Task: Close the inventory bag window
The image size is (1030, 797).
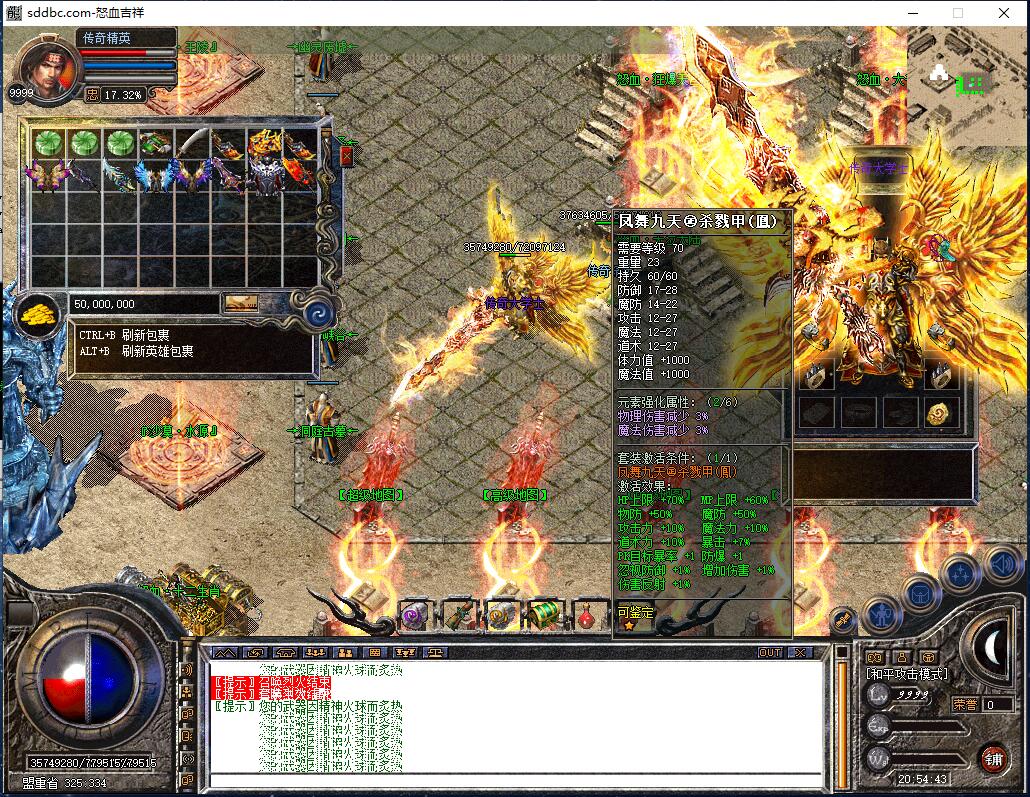Action: (x=347, y=156)
